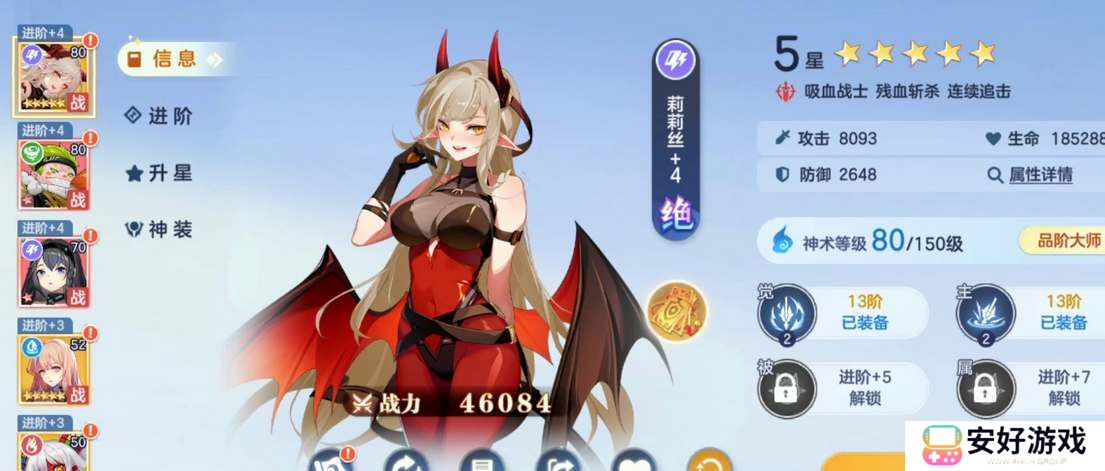Click the 安好游戏 site logo overlay
The width and height of the screenshot is (1105, 471).
[1005, 442]
